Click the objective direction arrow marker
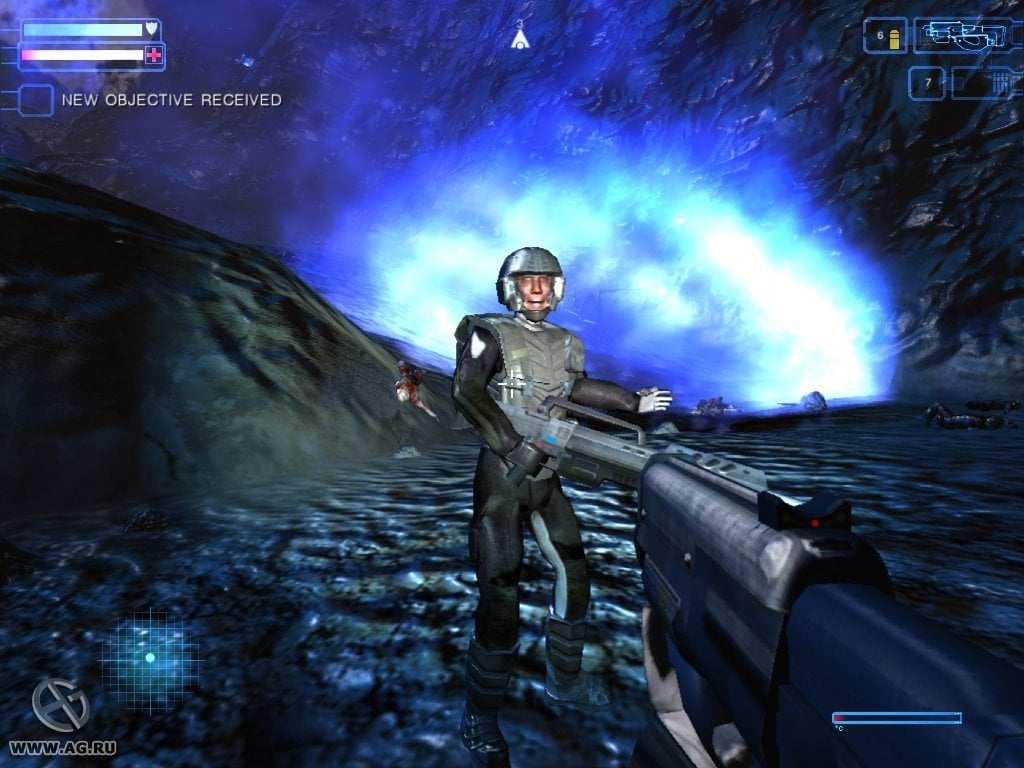 [520, 39]
